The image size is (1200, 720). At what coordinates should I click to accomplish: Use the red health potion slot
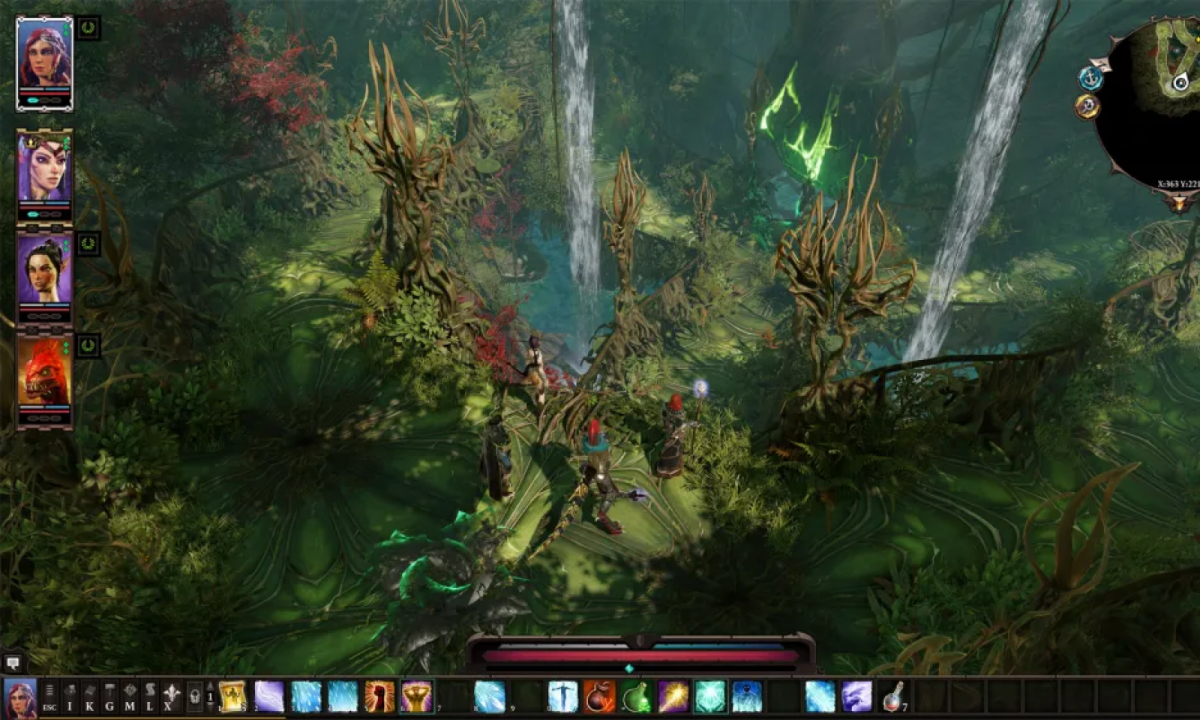point(893,696)
